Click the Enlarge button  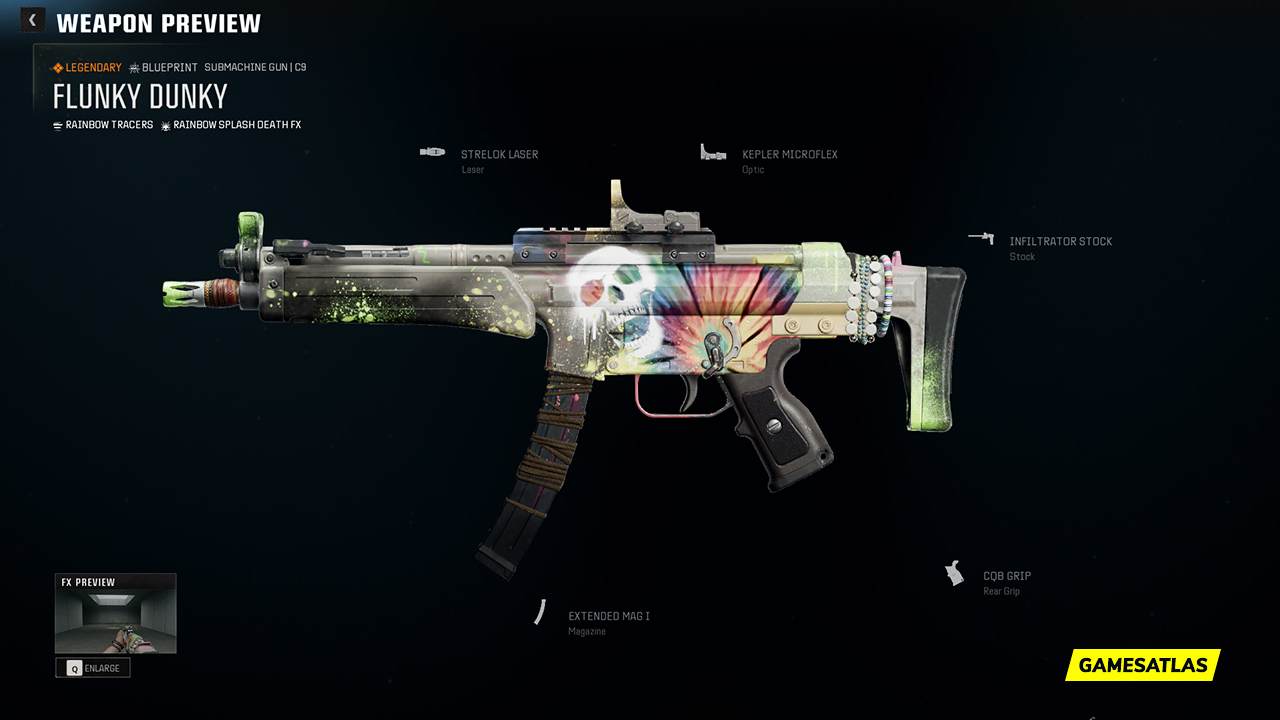(93, 668)
